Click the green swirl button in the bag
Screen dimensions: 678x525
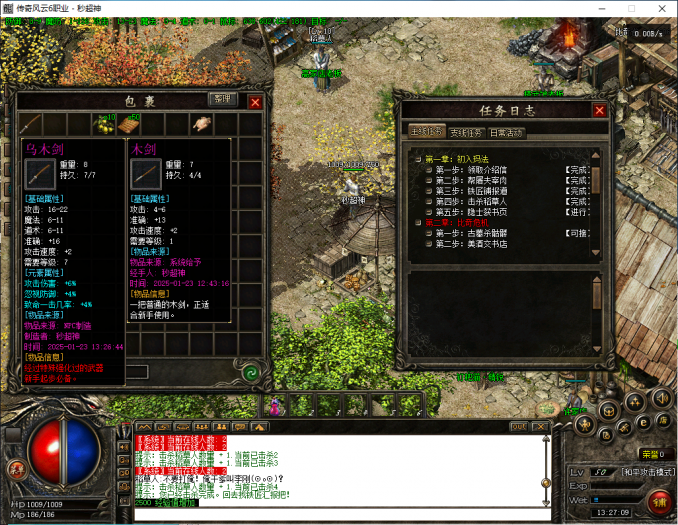249,372
